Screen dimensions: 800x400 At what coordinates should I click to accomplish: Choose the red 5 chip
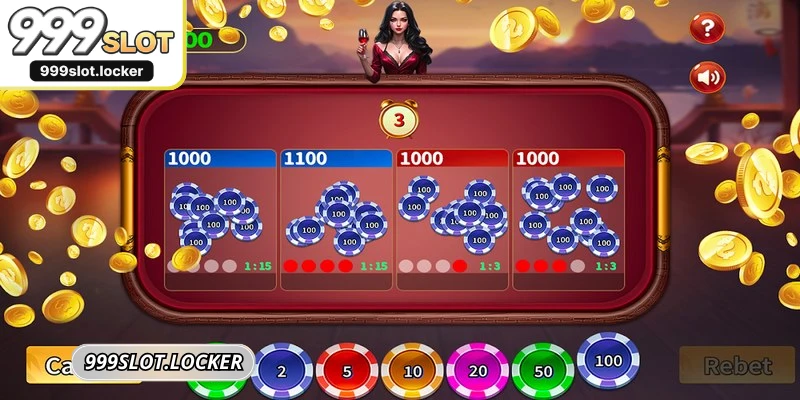click(x=346, y=371)
